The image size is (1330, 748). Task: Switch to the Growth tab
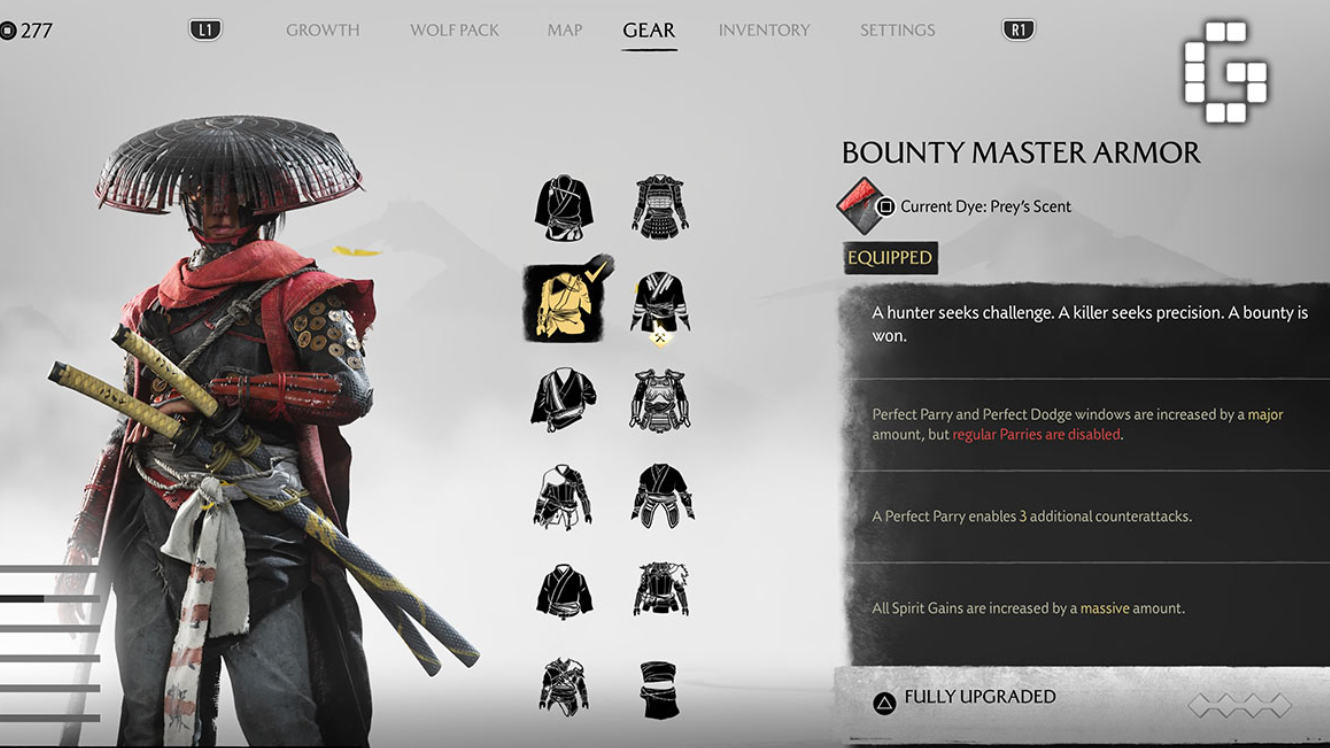(322, 30)
